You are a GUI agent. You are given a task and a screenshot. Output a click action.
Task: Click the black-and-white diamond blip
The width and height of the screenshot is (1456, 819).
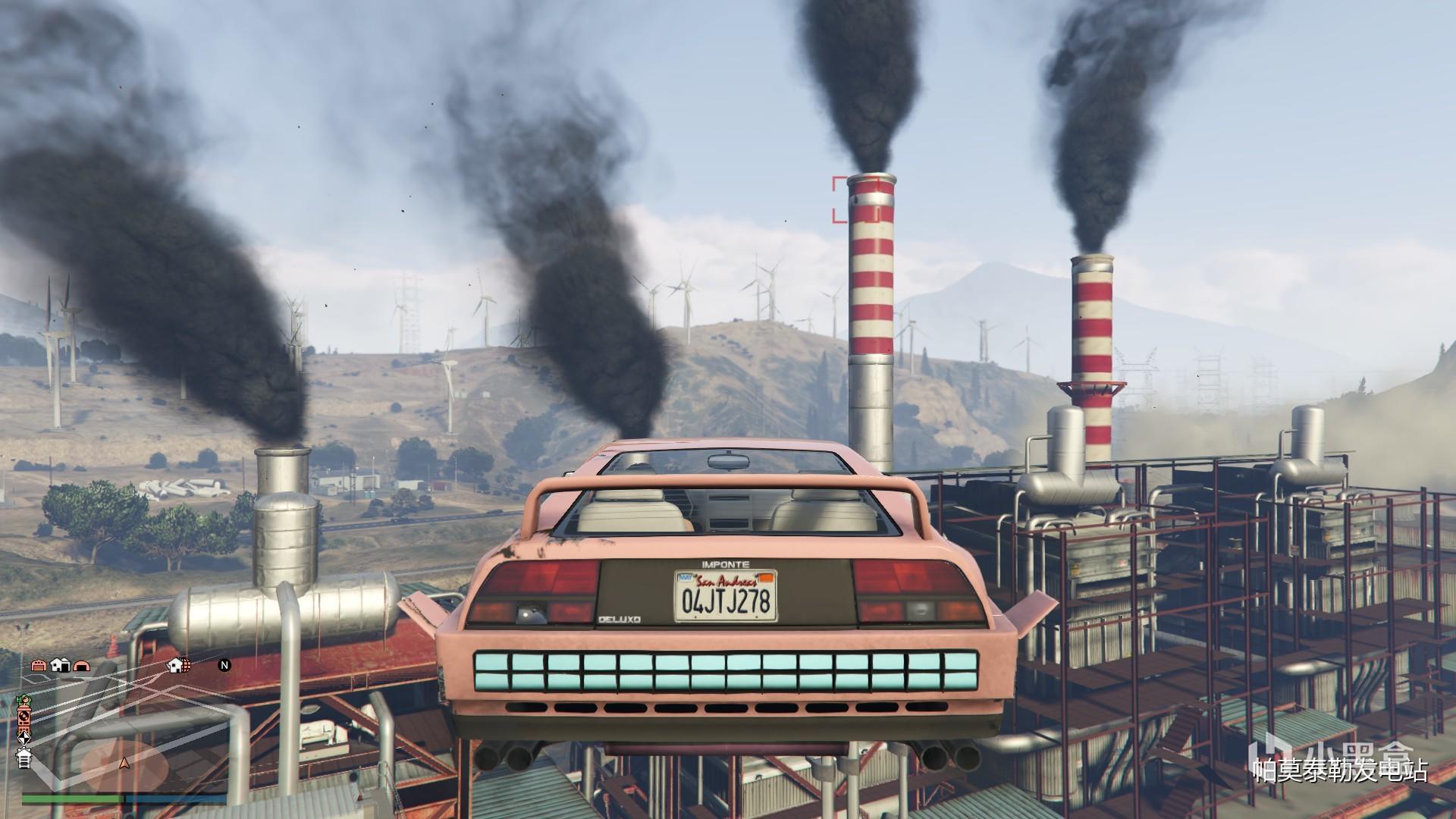coord(24,736)
